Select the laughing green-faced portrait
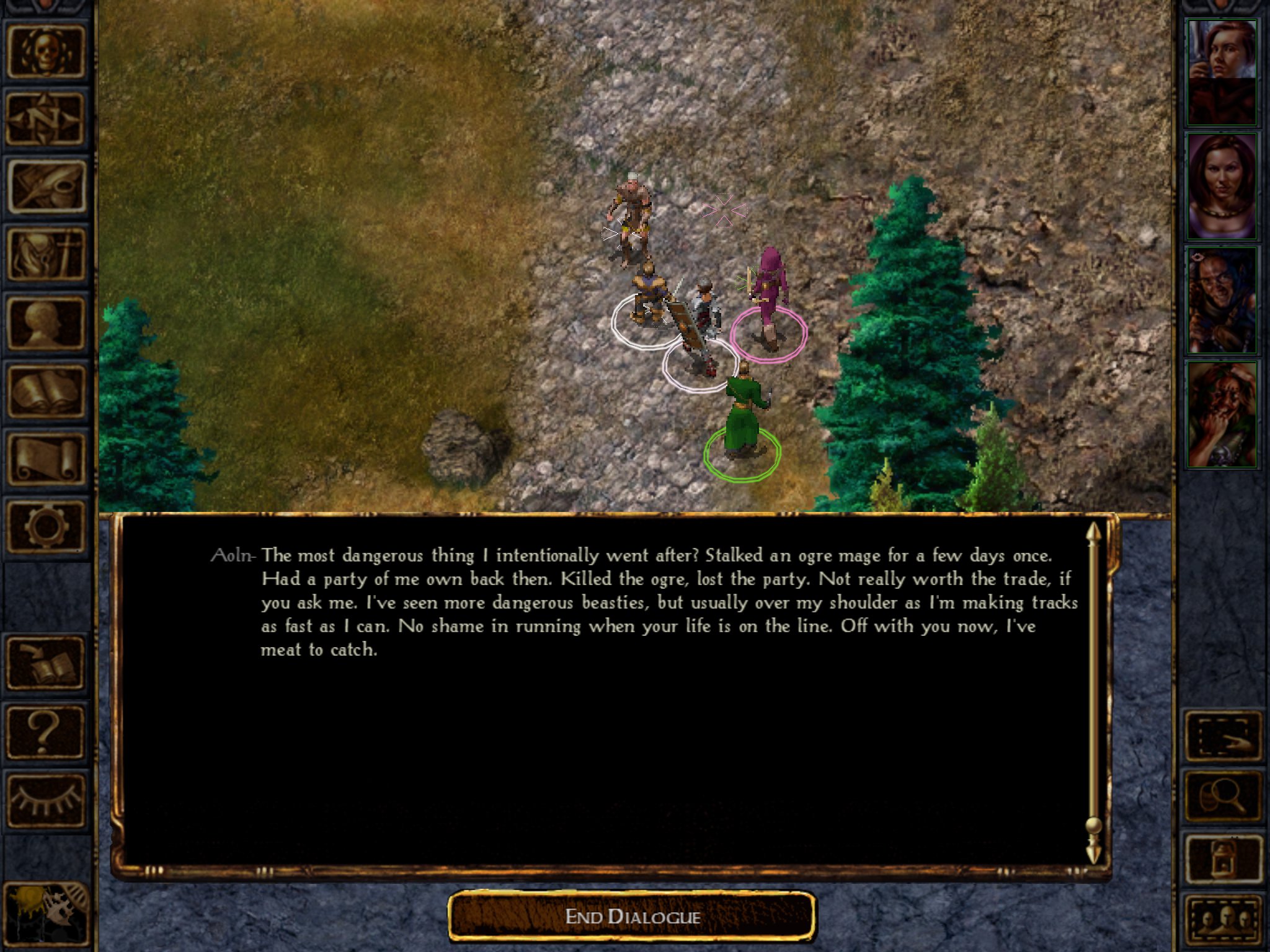 (1222, 414)
